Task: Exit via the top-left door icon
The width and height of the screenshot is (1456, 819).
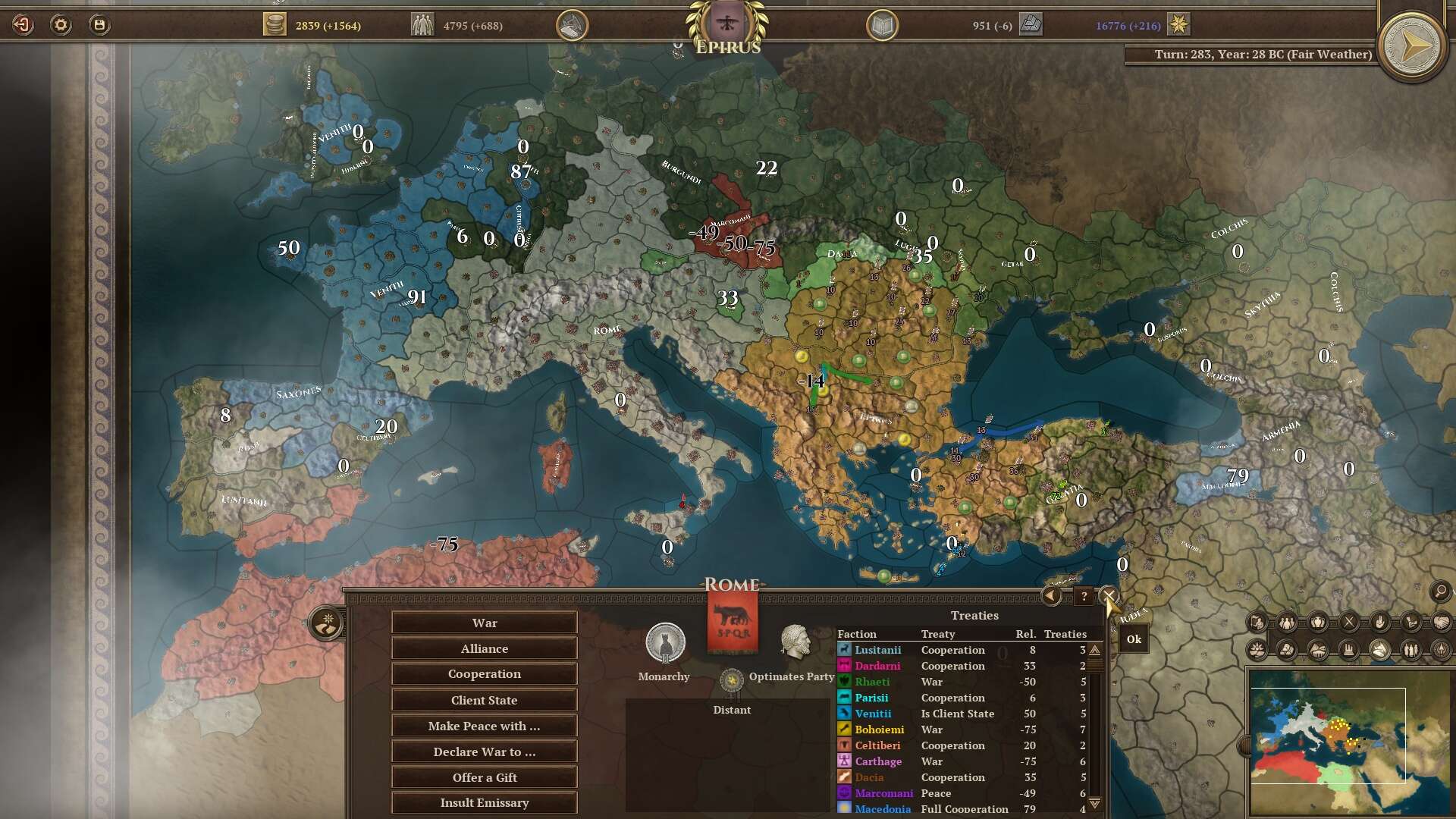Action: tap(23, 25)
